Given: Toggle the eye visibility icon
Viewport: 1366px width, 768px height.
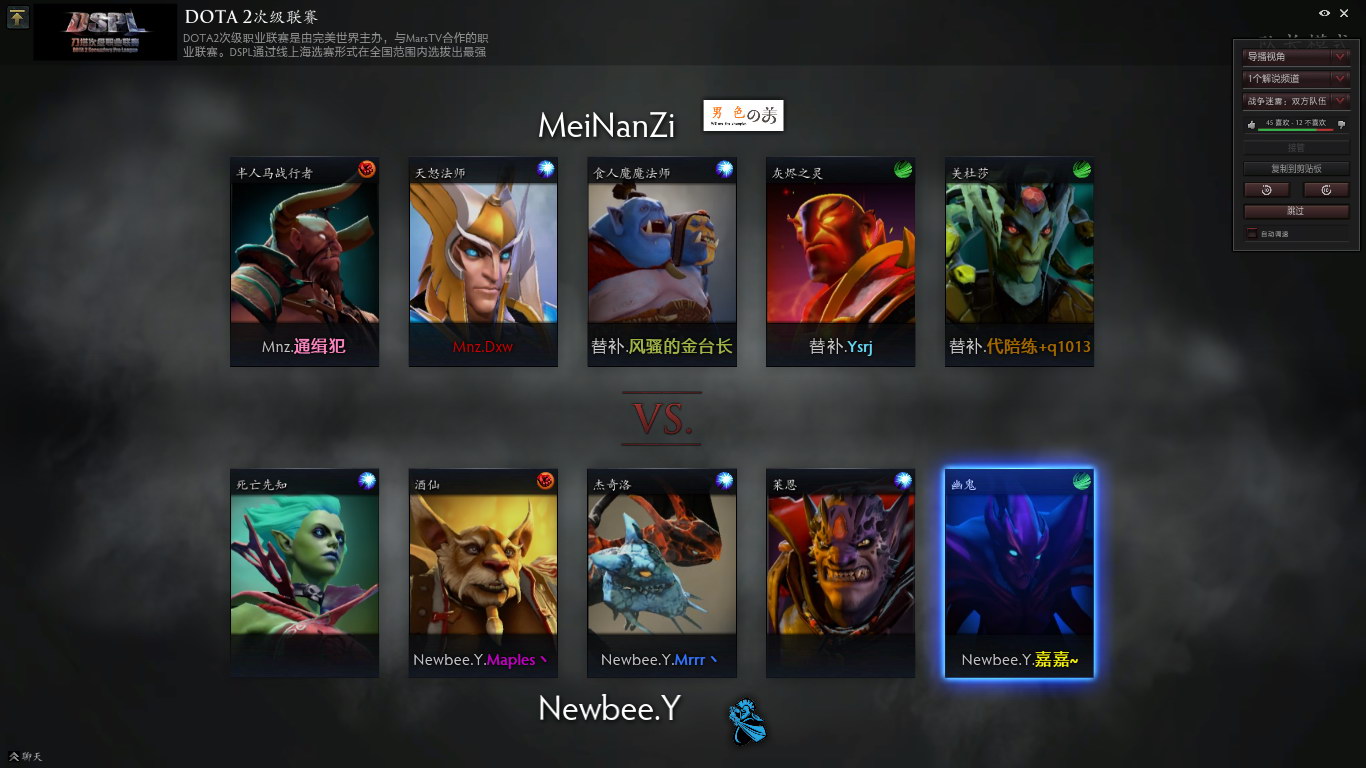Looking at the screenshot, I should (1324, 13).
